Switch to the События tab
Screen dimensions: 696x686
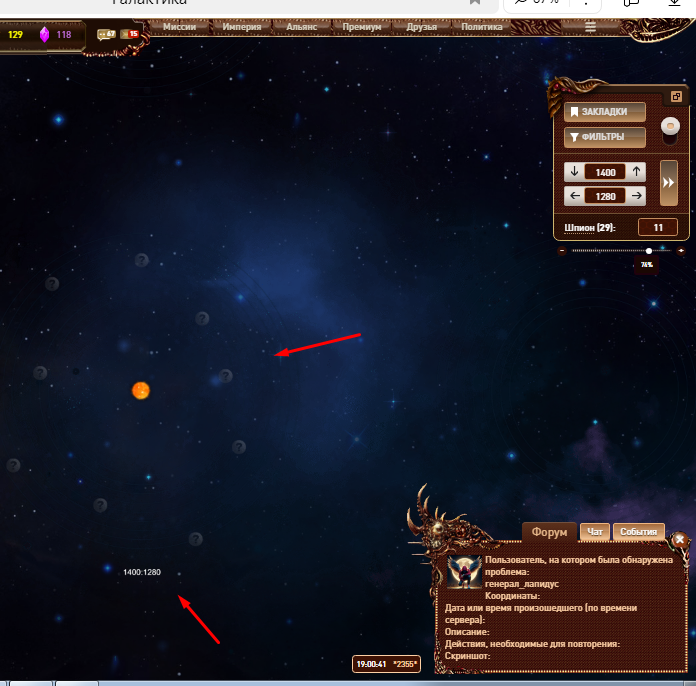[637, 532]
